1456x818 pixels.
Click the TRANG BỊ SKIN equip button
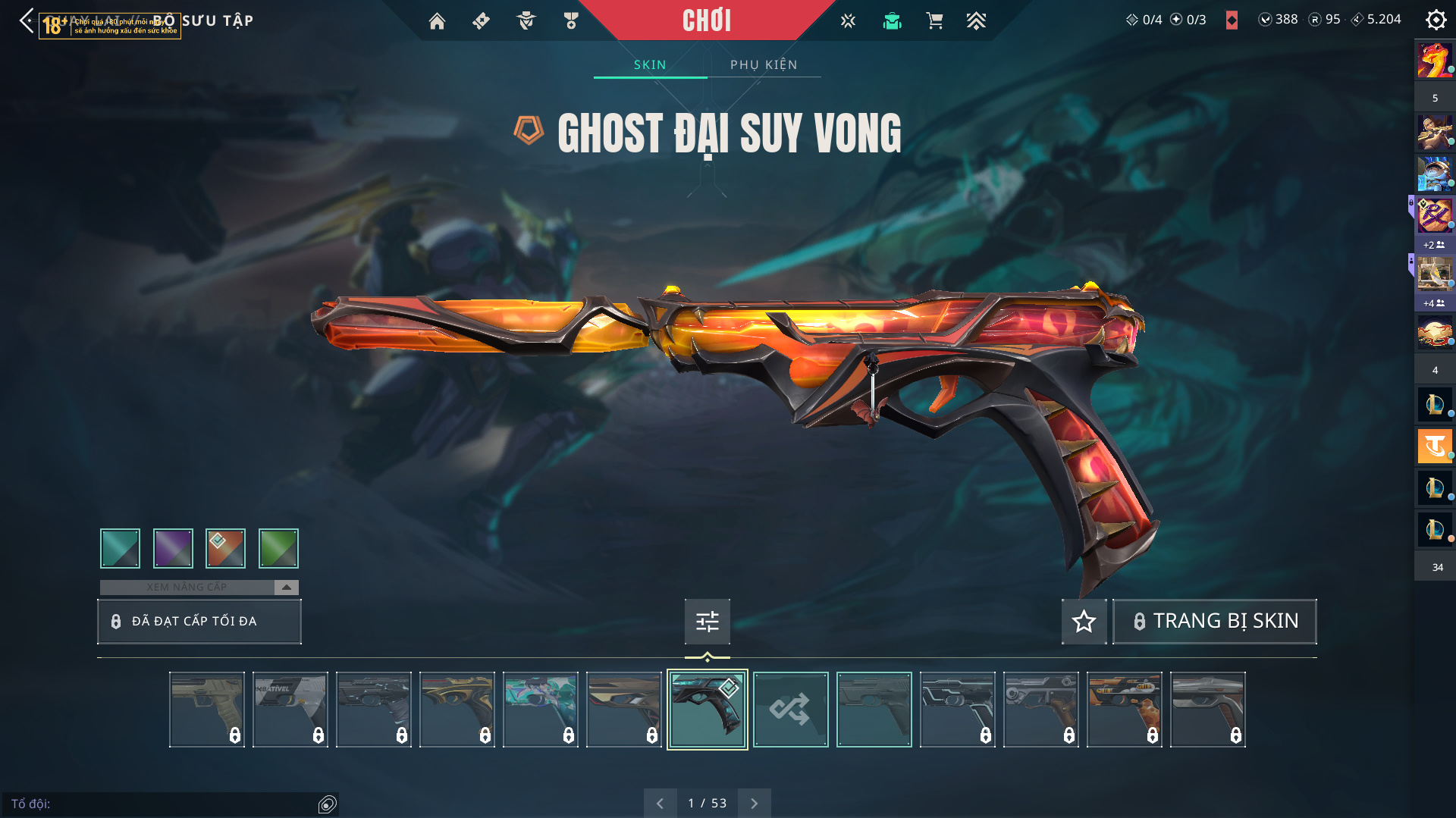[x=1214, y=622]
